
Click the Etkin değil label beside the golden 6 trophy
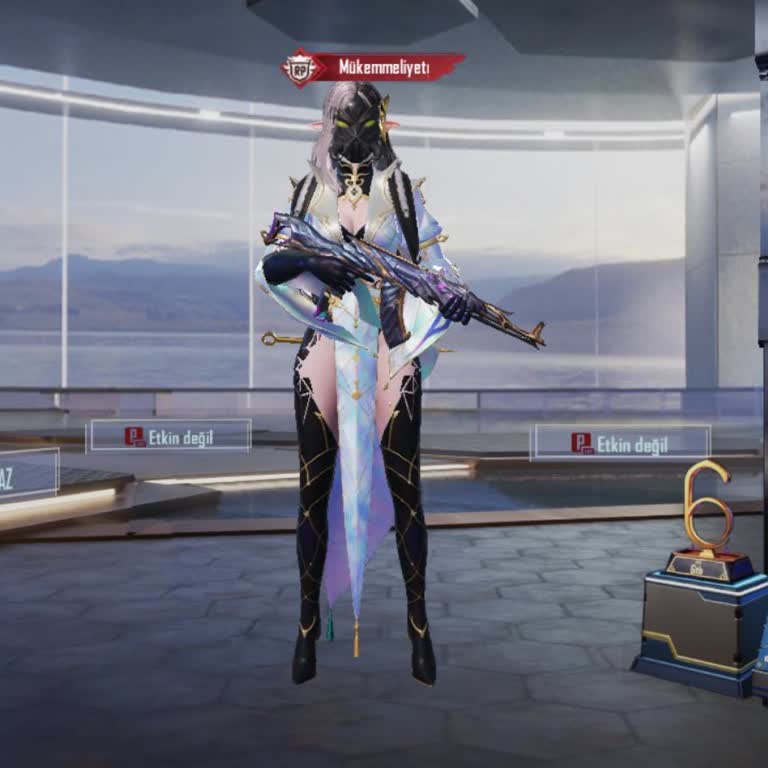621,442
